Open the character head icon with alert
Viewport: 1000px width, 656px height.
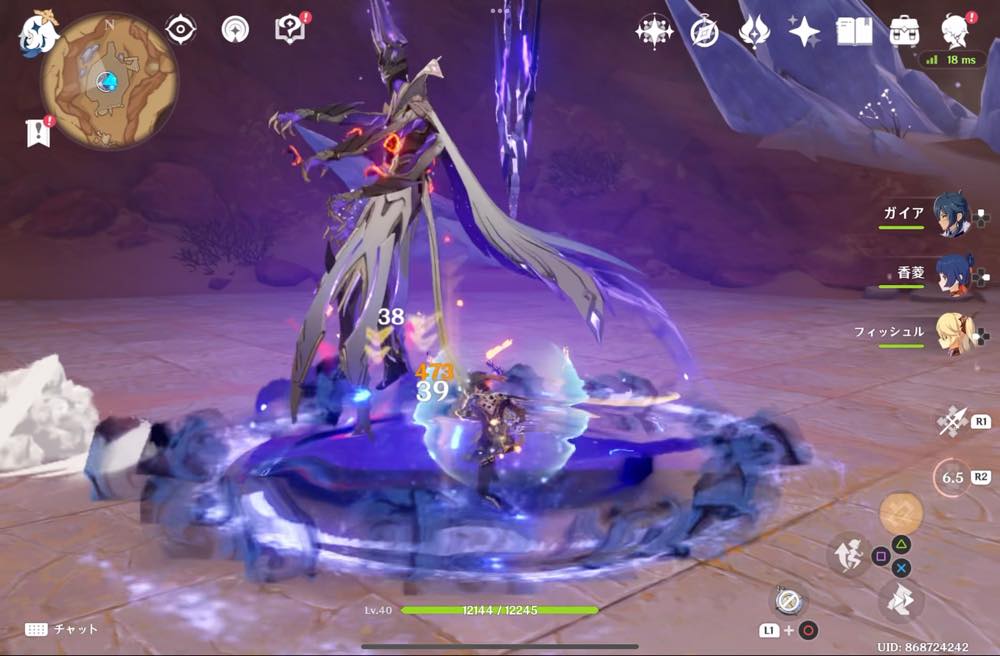pyautogui.click(x=957, y=30)
